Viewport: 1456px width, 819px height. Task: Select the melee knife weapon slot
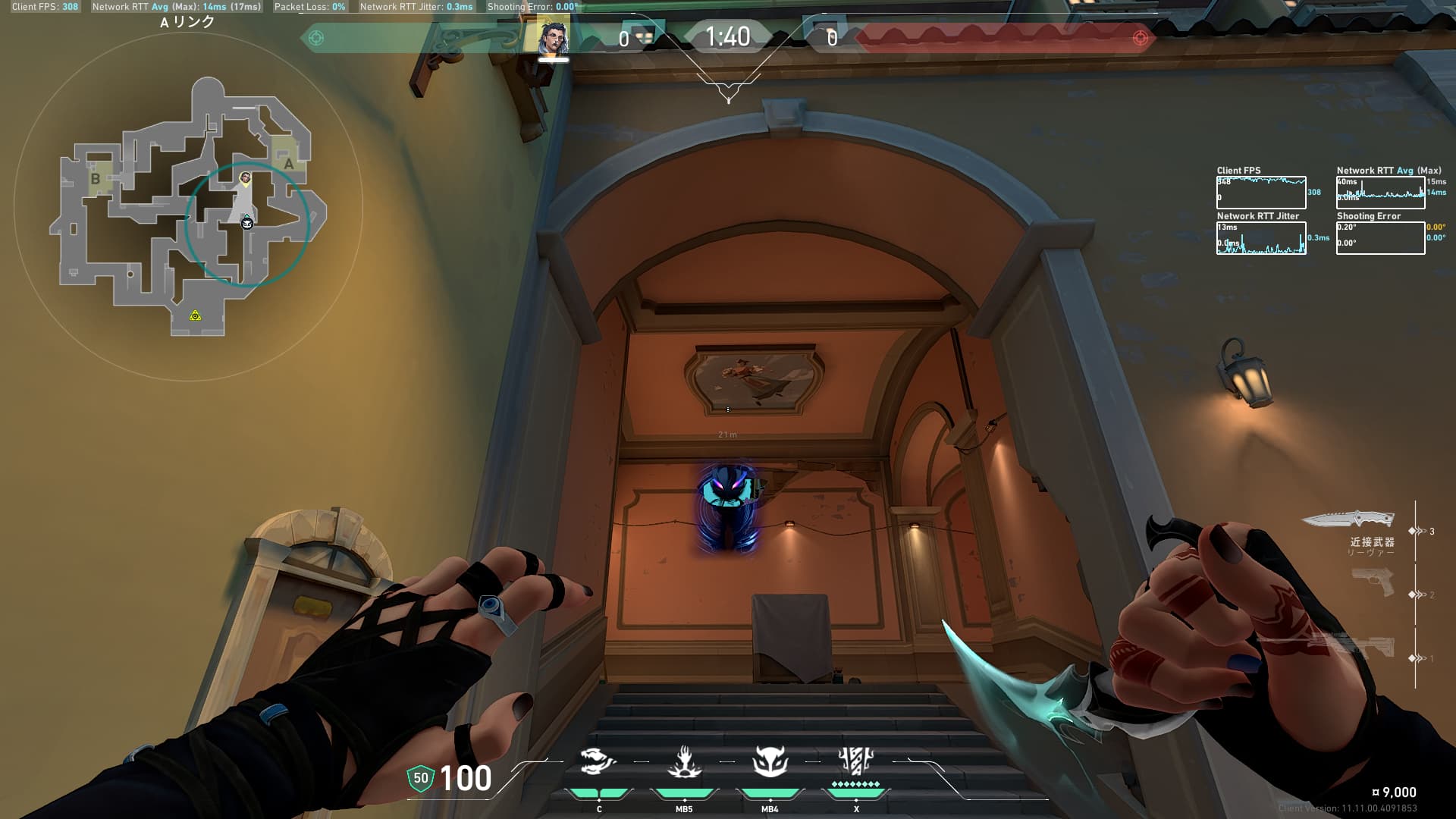(1348, 519)
